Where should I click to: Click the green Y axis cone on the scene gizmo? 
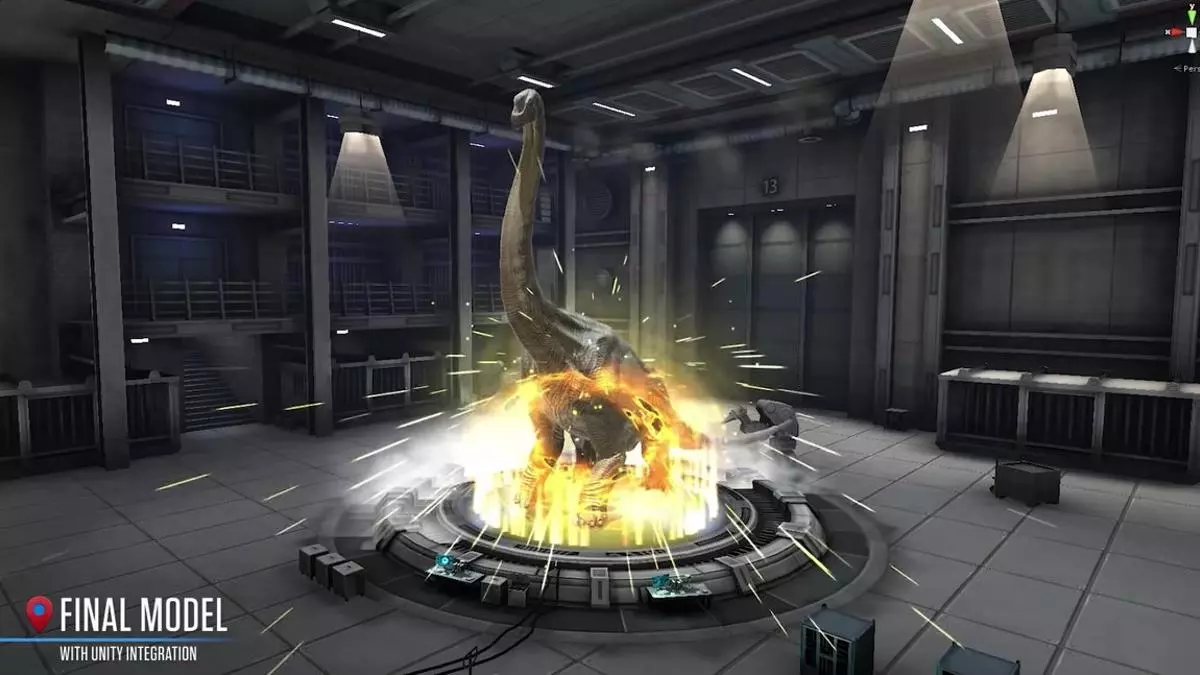point(1191,14)
